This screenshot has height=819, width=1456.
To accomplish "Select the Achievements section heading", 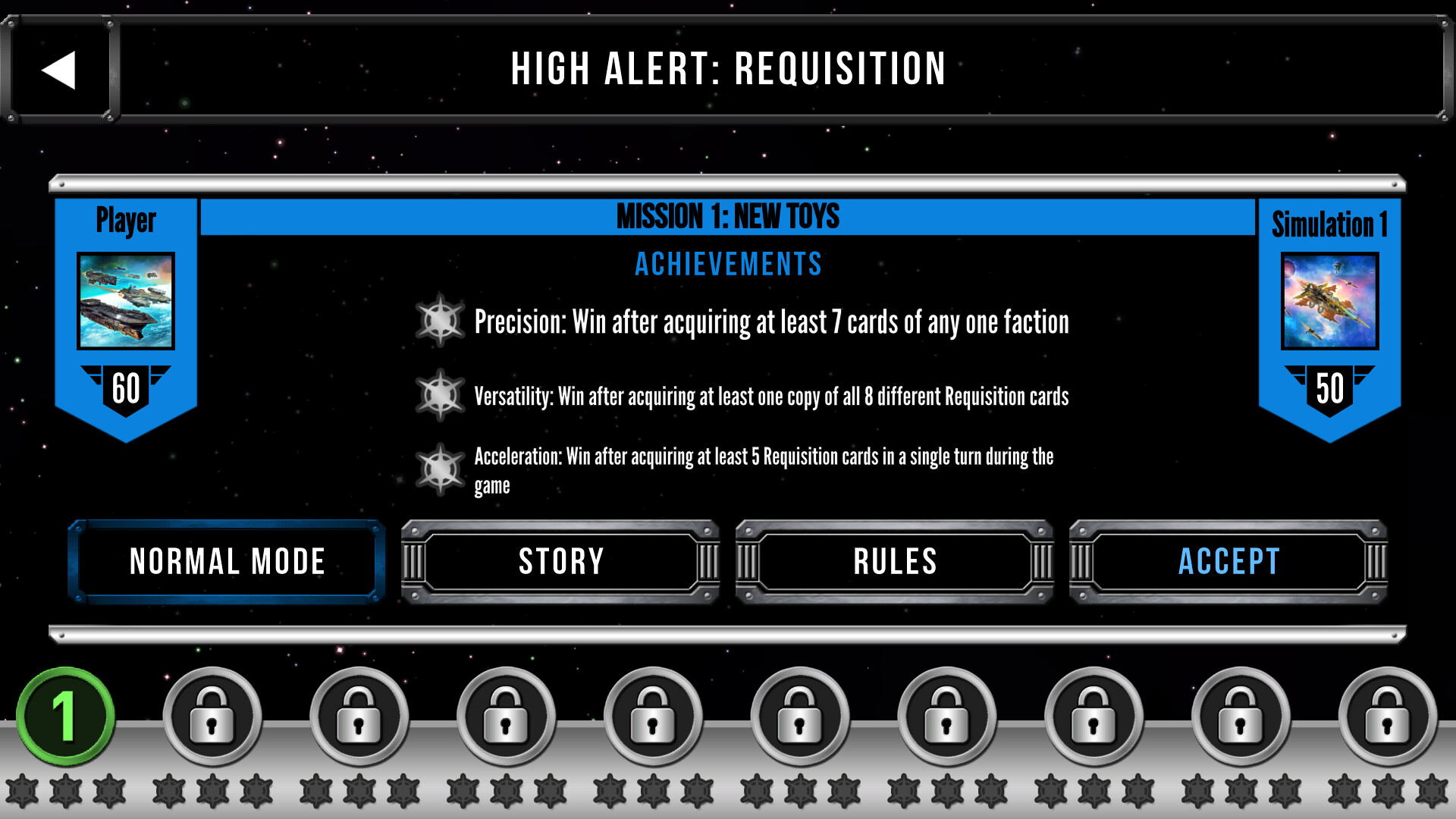I will point(728,264).
